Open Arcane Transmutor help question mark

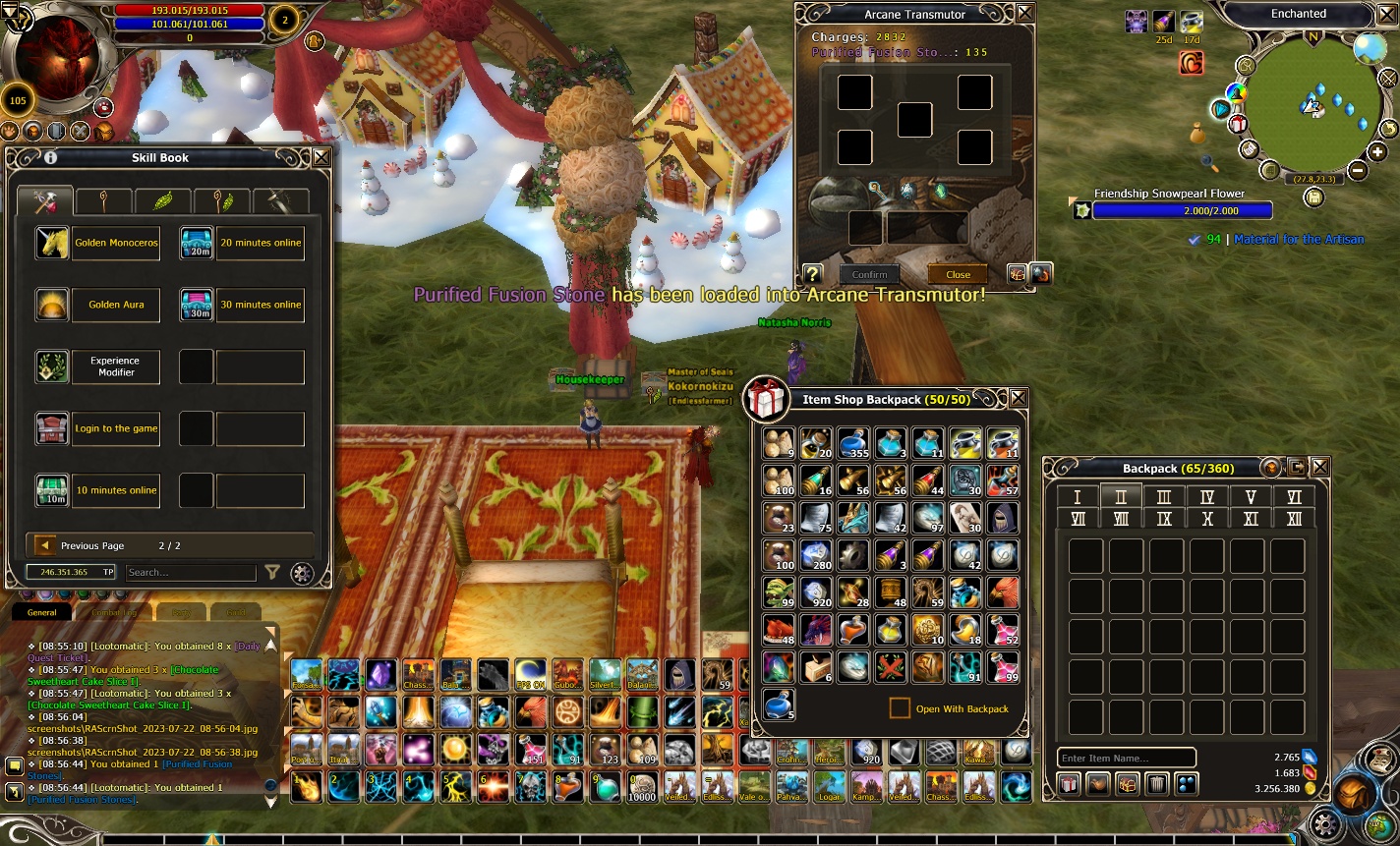(x=813, y=274)
